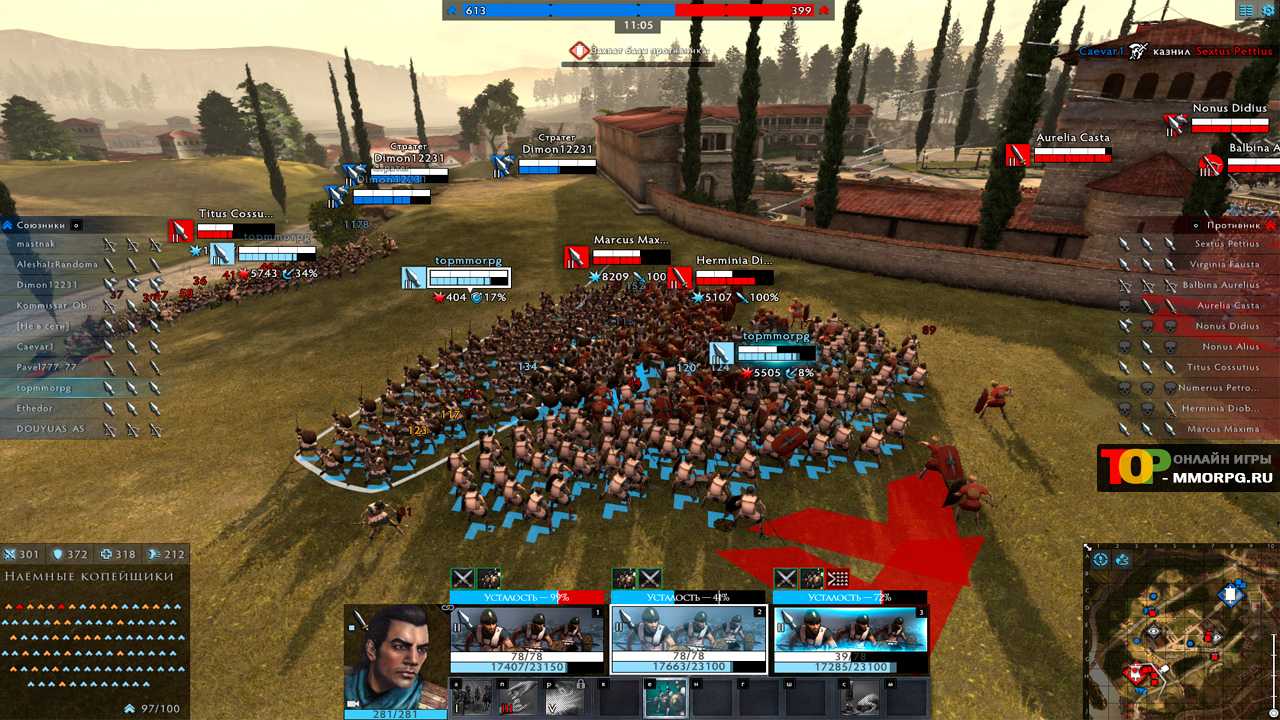
Task: Select enemy Marcus Maxima in the list
Action: (x=1223, y=430)
